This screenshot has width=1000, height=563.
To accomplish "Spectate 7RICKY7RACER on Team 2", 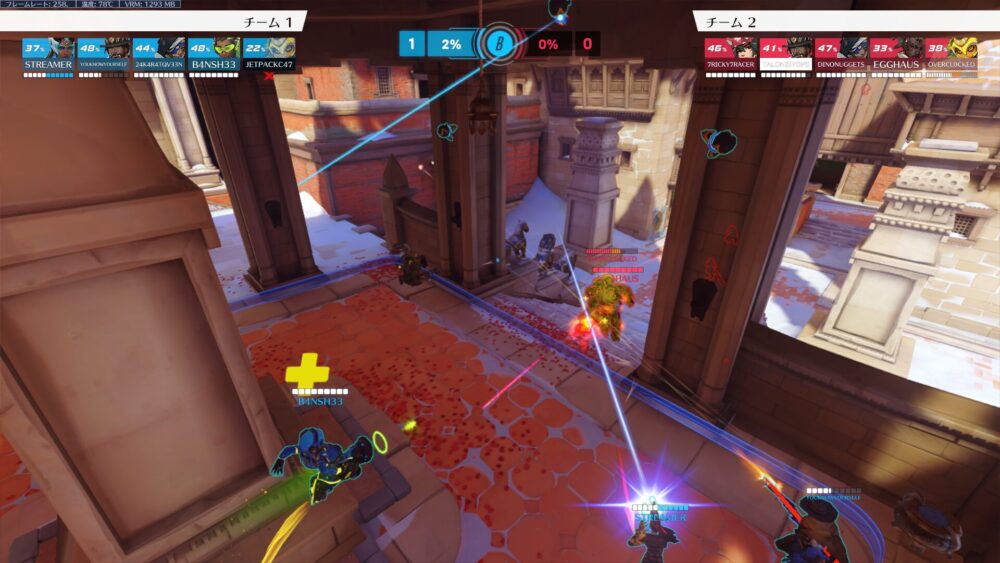I will [x=730, y=56].
